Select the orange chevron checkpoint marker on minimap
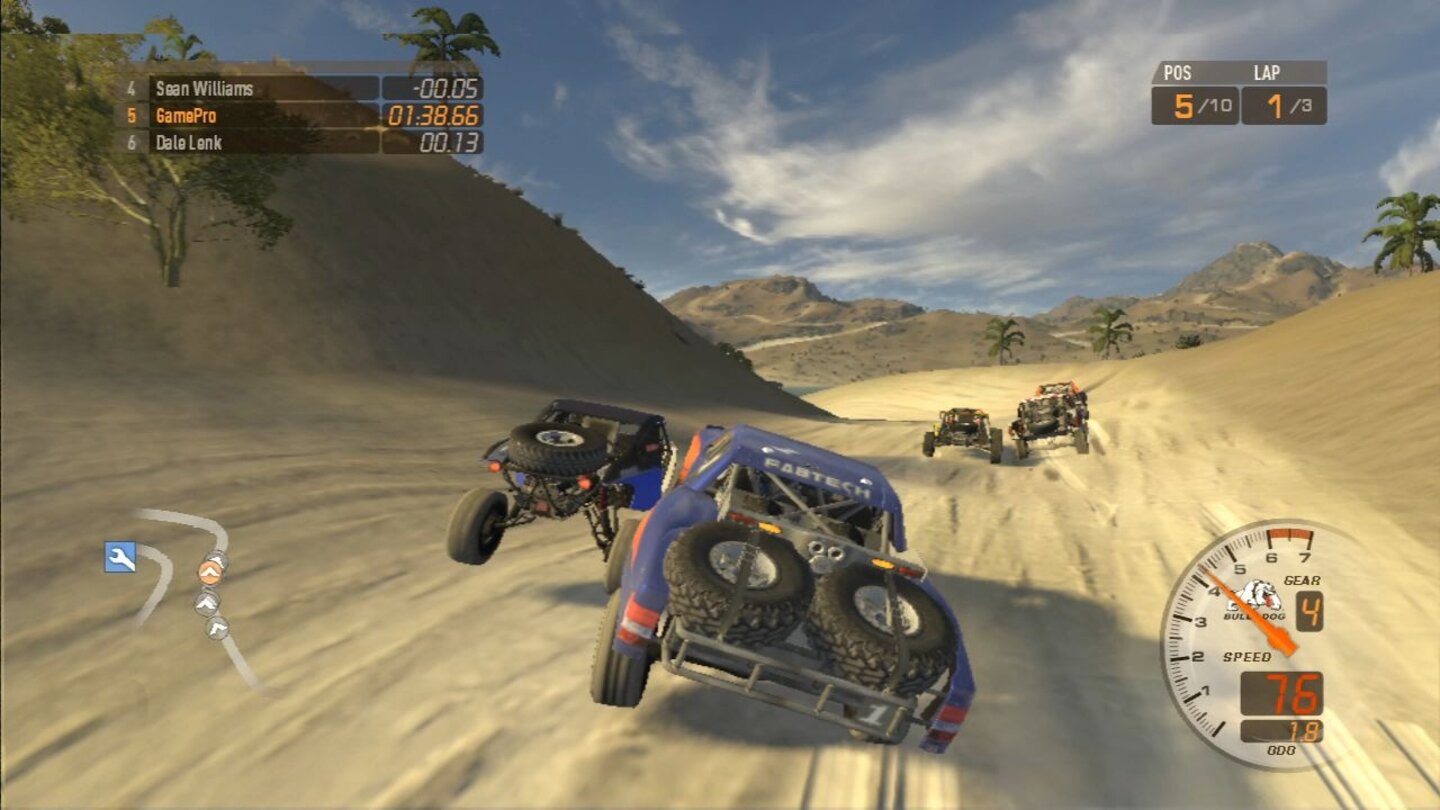The width and height of the screenshot is (1440, 810). tap(210, 571)
